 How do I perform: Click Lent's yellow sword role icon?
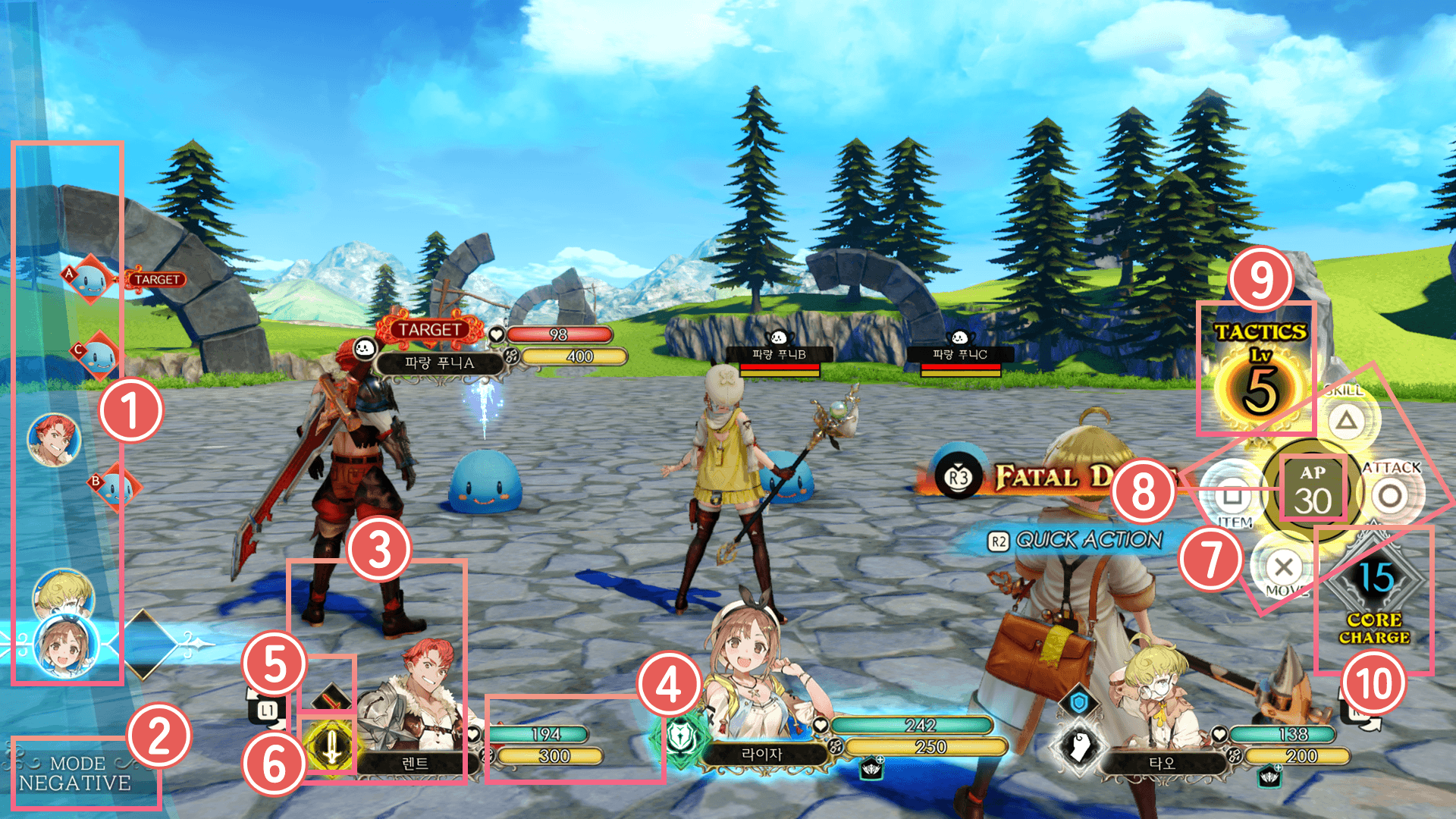coord(331,746)
